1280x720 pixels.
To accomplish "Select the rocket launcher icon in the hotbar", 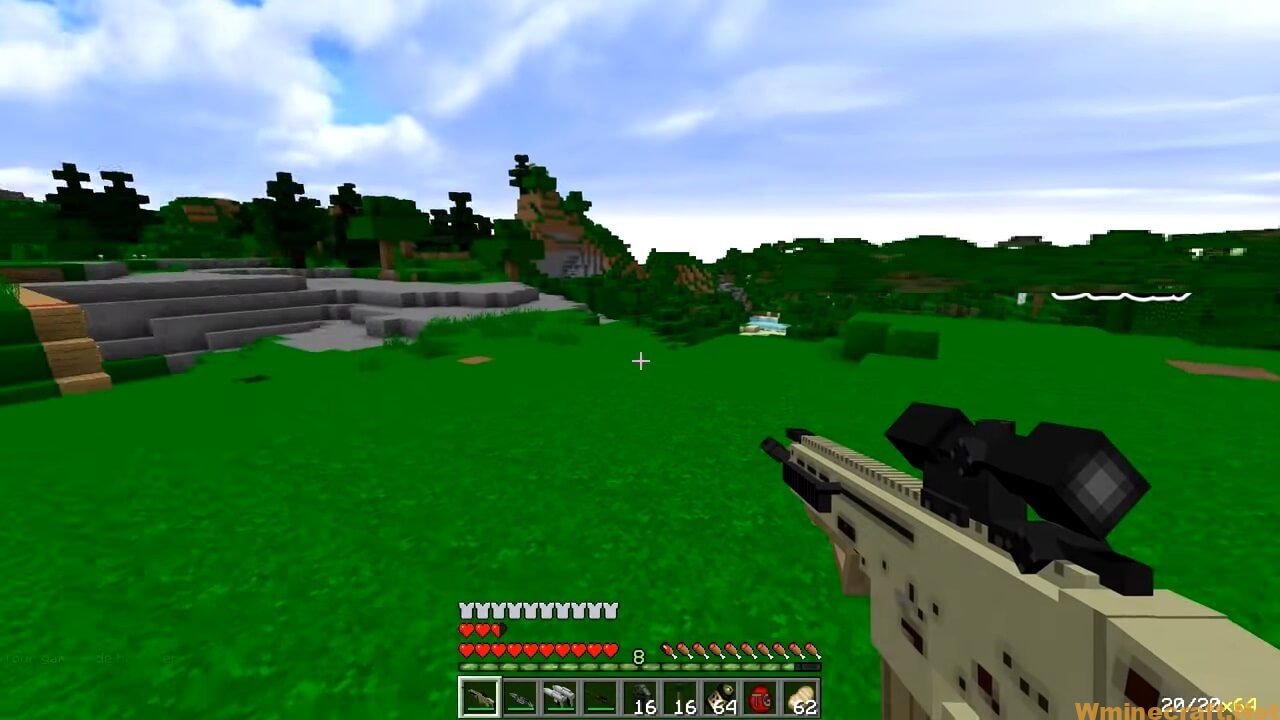I will coord(561,695).
